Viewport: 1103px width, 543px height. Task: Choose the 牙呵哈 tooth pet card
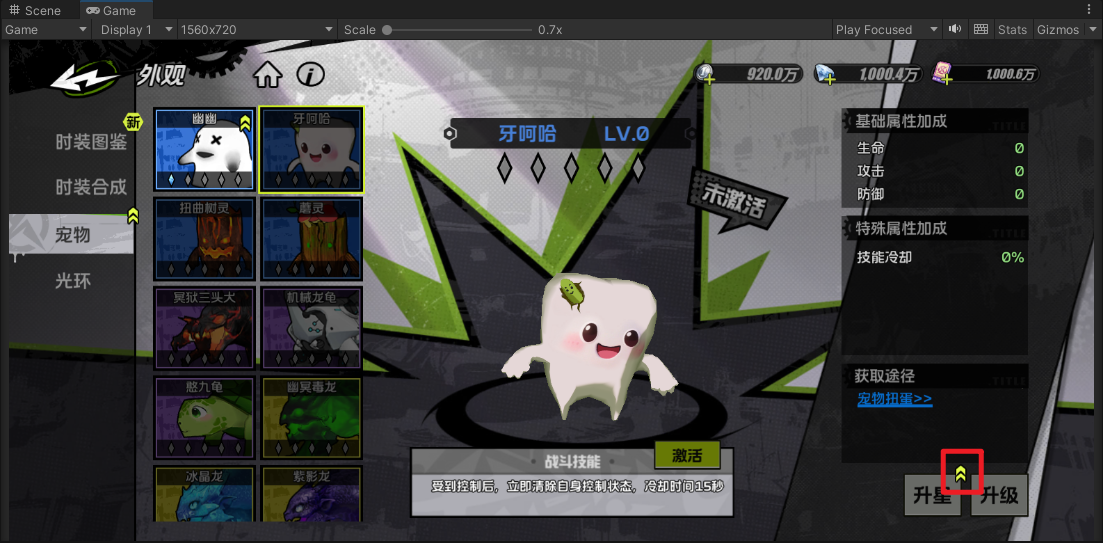(311, 150)
